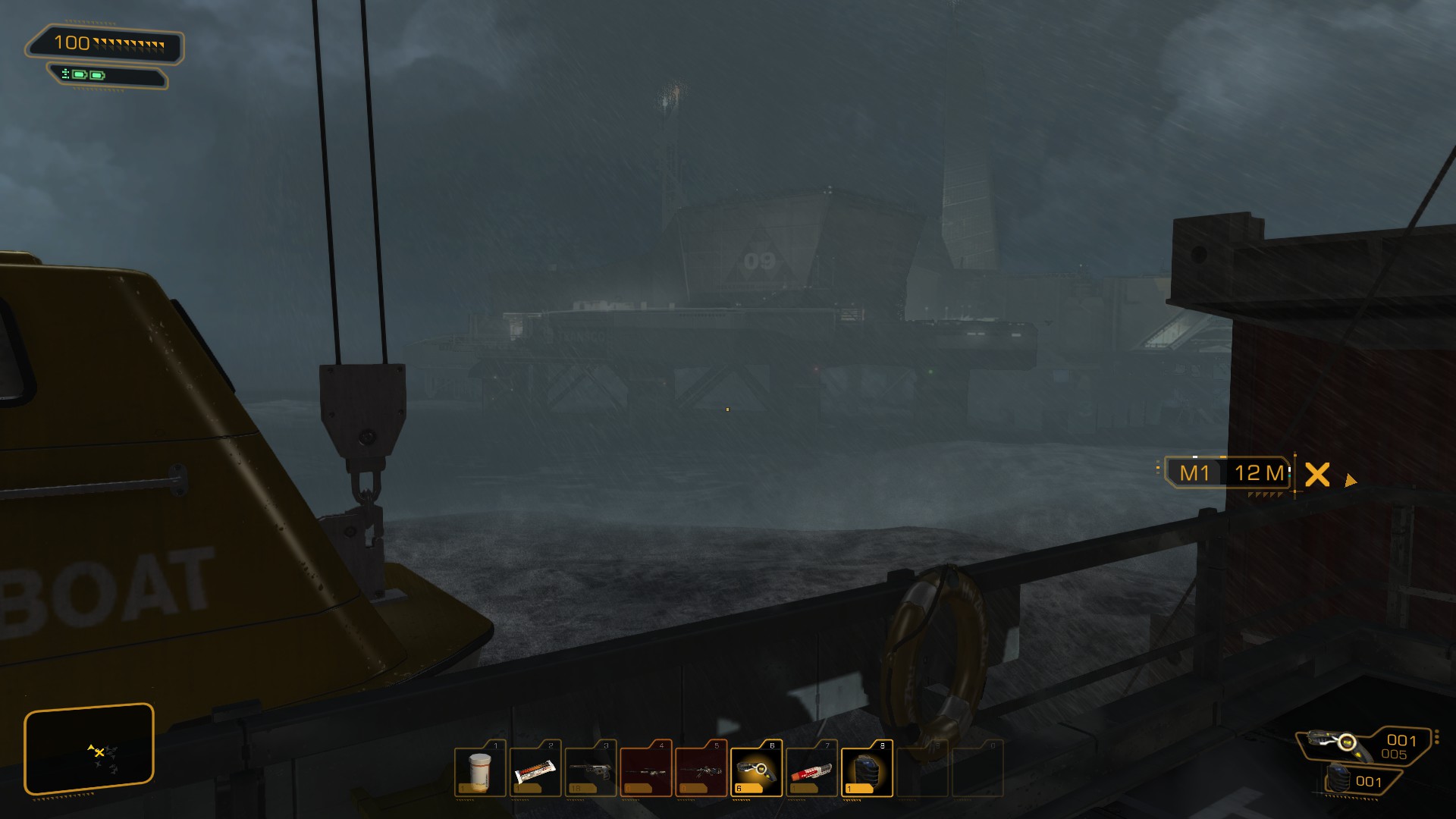Click the equipped stun gun weapon panel
The image size is (1456, 819).
click(1365, 745)
